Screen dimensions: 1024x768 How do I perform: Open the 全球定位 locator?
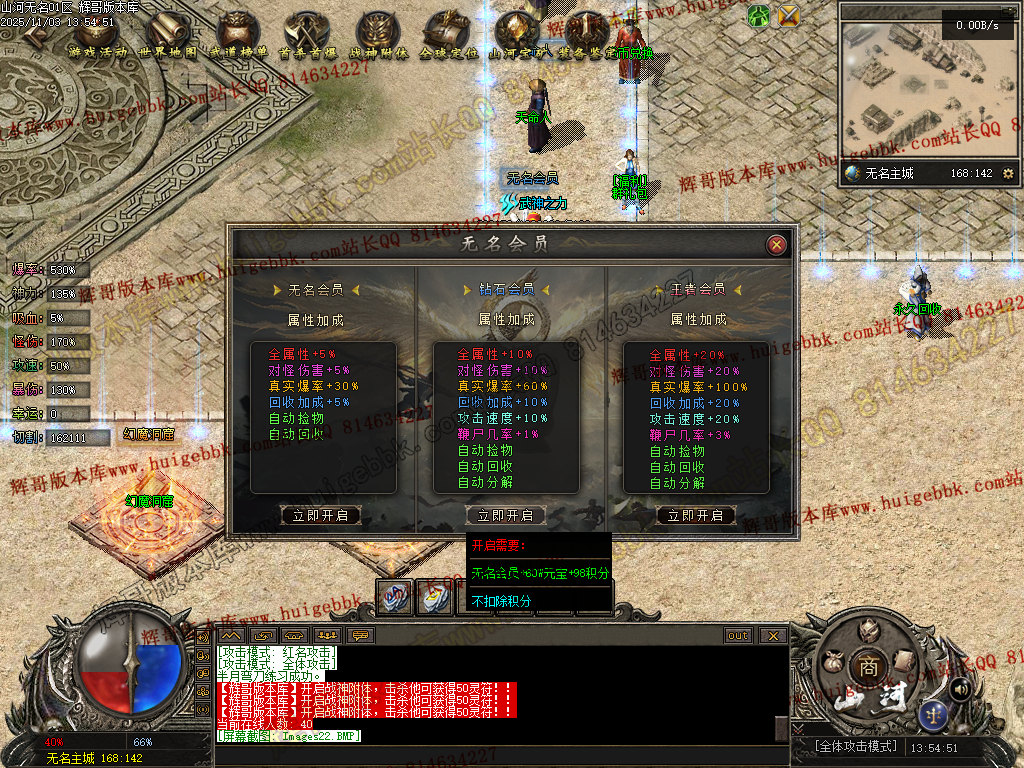pos(448,36)
